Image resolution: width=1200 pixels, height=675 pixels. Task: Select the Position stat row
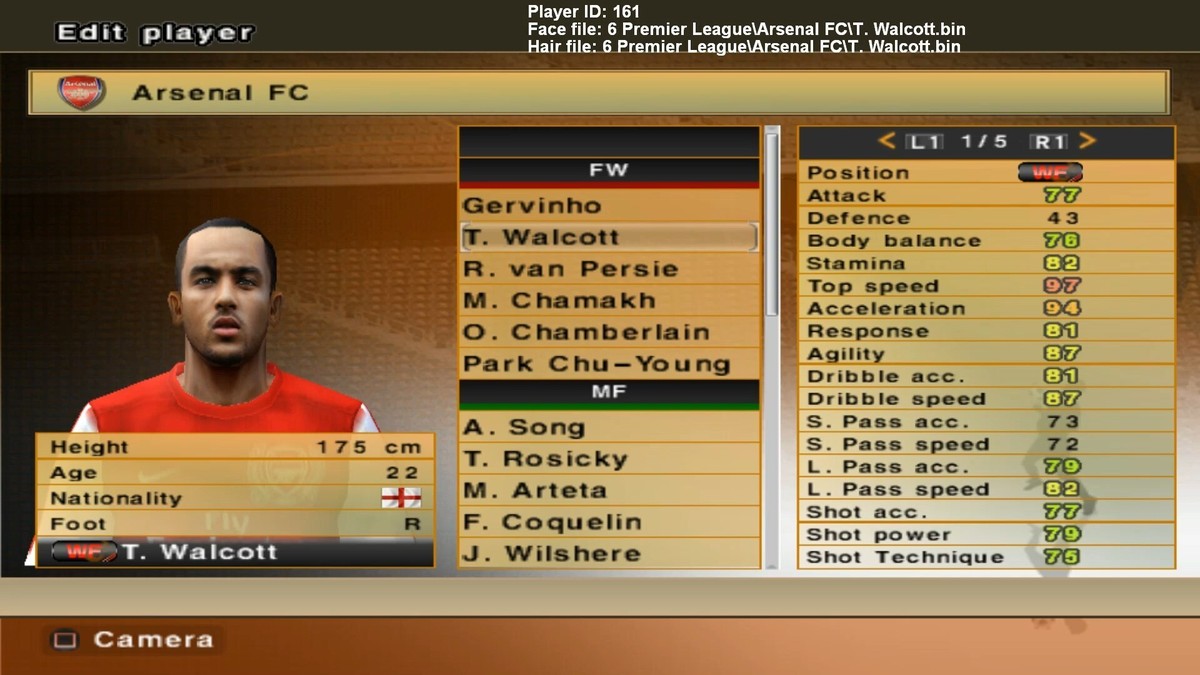coord(985,172)
